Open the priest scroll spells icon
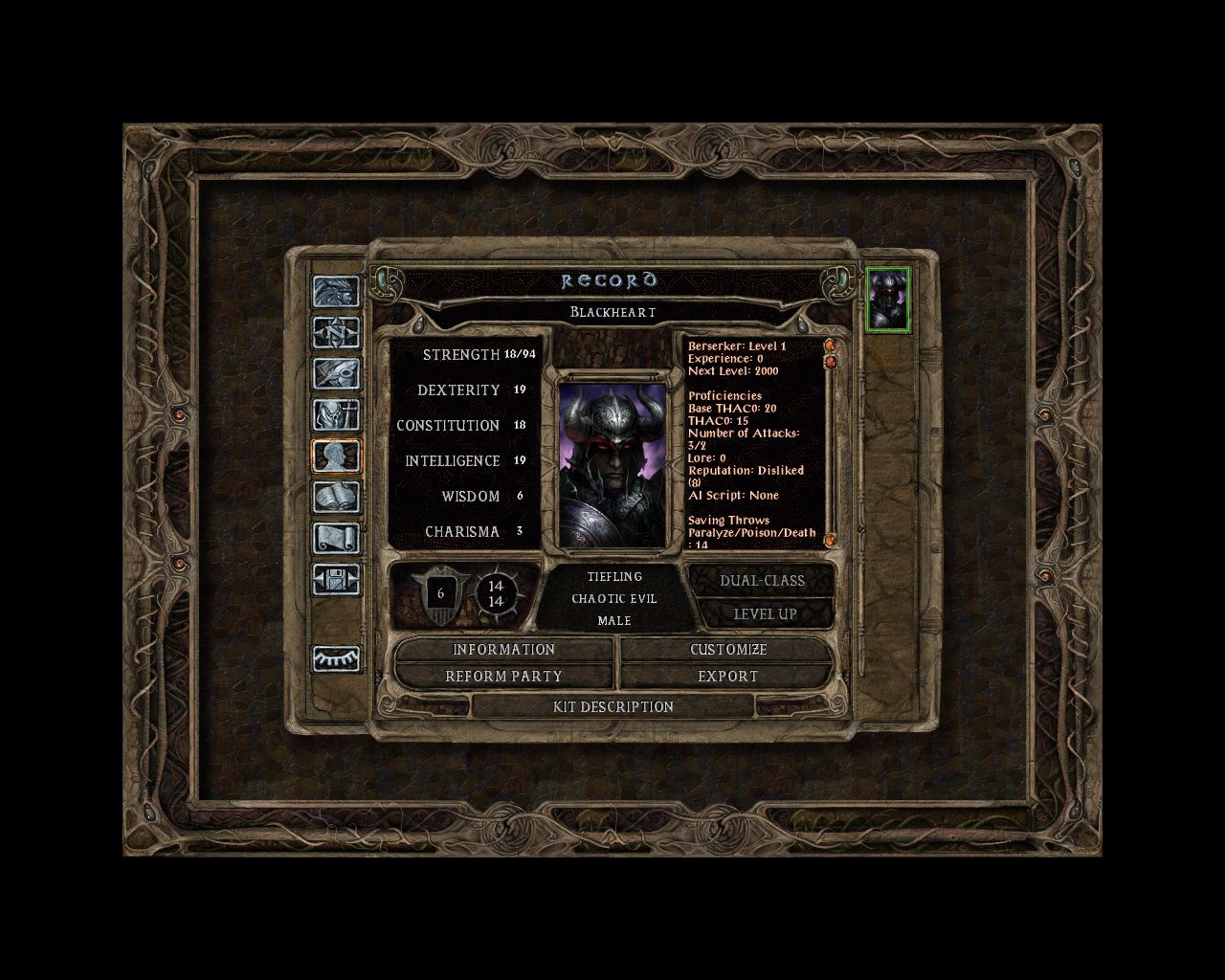The width and height of the screenshot is (1225, 980). click(x=337, y=538)
